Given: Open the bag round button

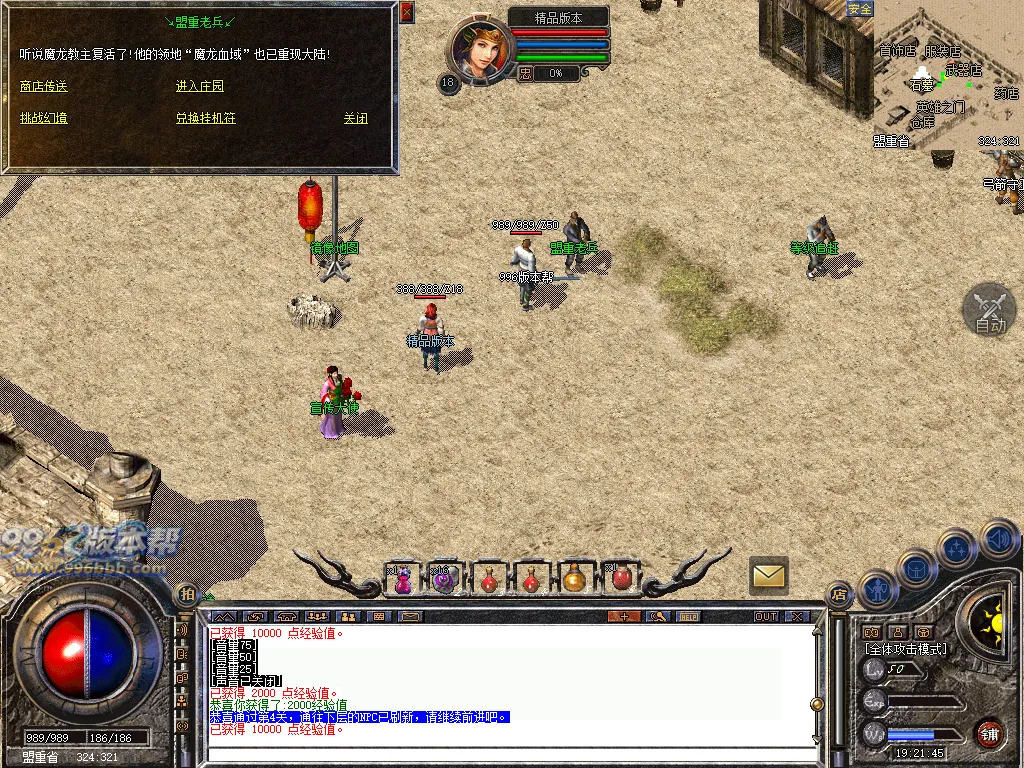Looking at the screenshot, I should [917, 568].
